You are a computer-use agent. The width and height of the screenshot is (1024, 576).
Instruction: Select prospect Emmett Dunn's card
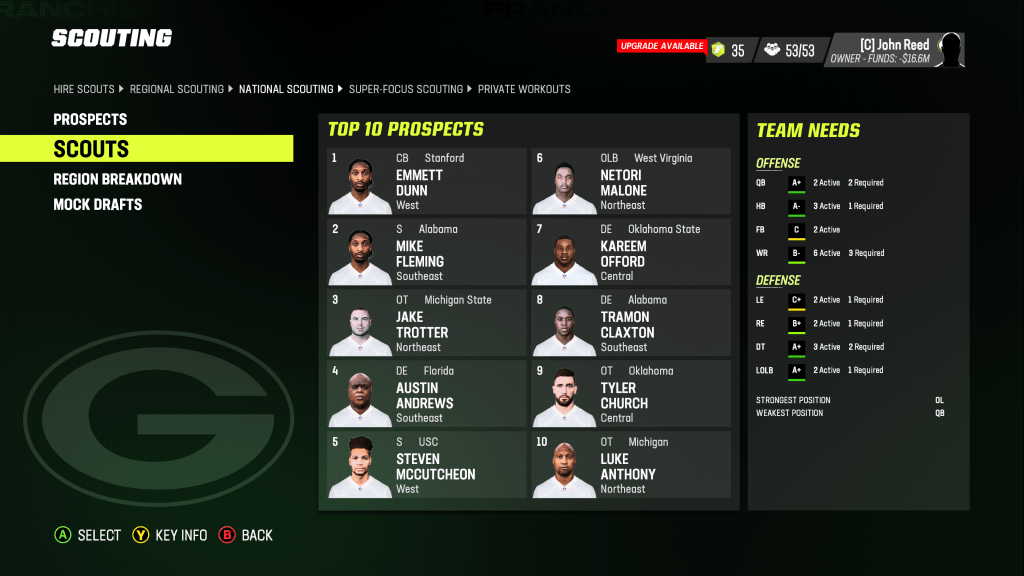pyautogui.click(x=427, y=181)
